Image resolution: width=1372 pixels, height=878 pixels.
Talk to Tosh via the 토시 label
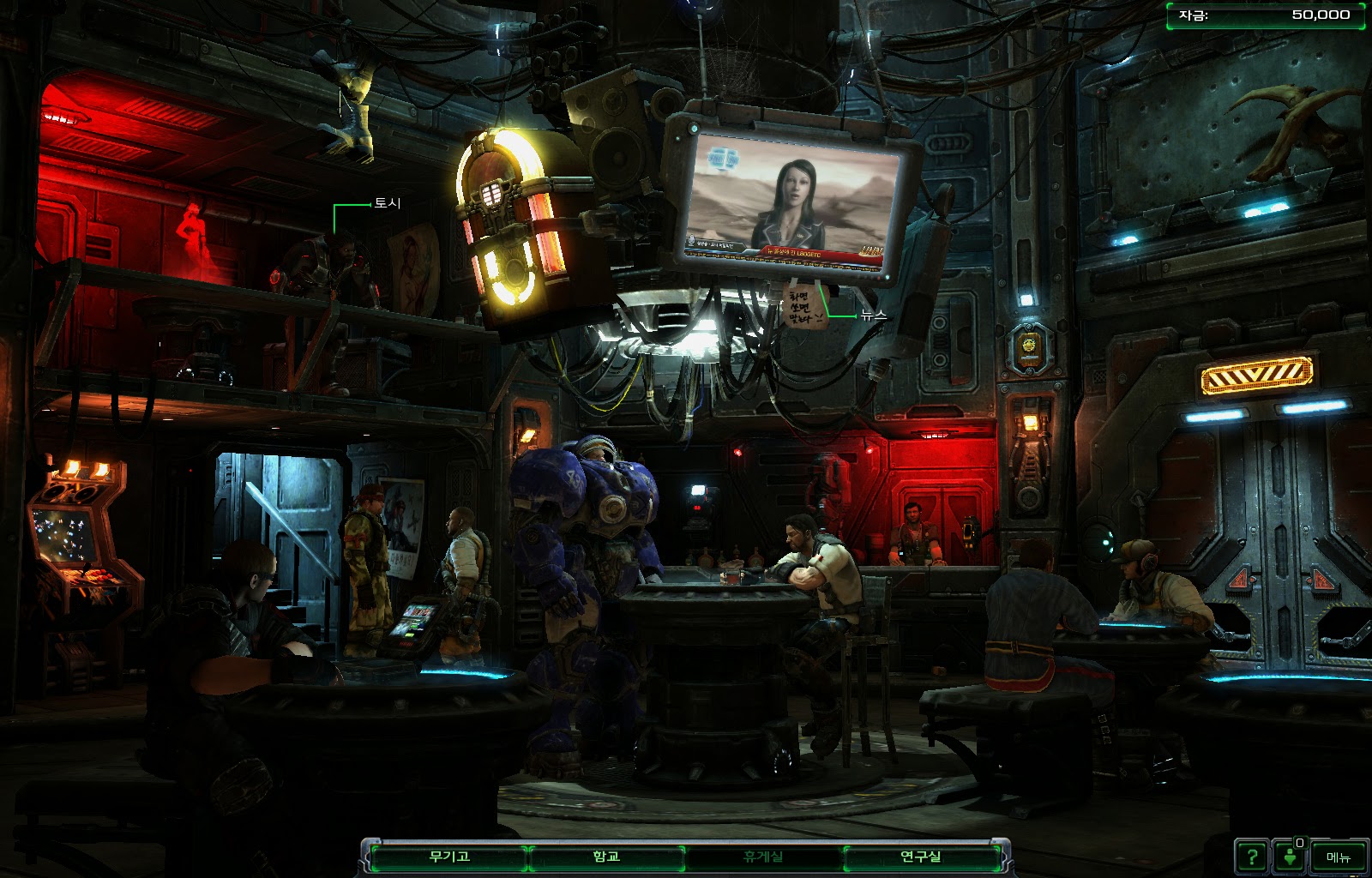(387, 203)
